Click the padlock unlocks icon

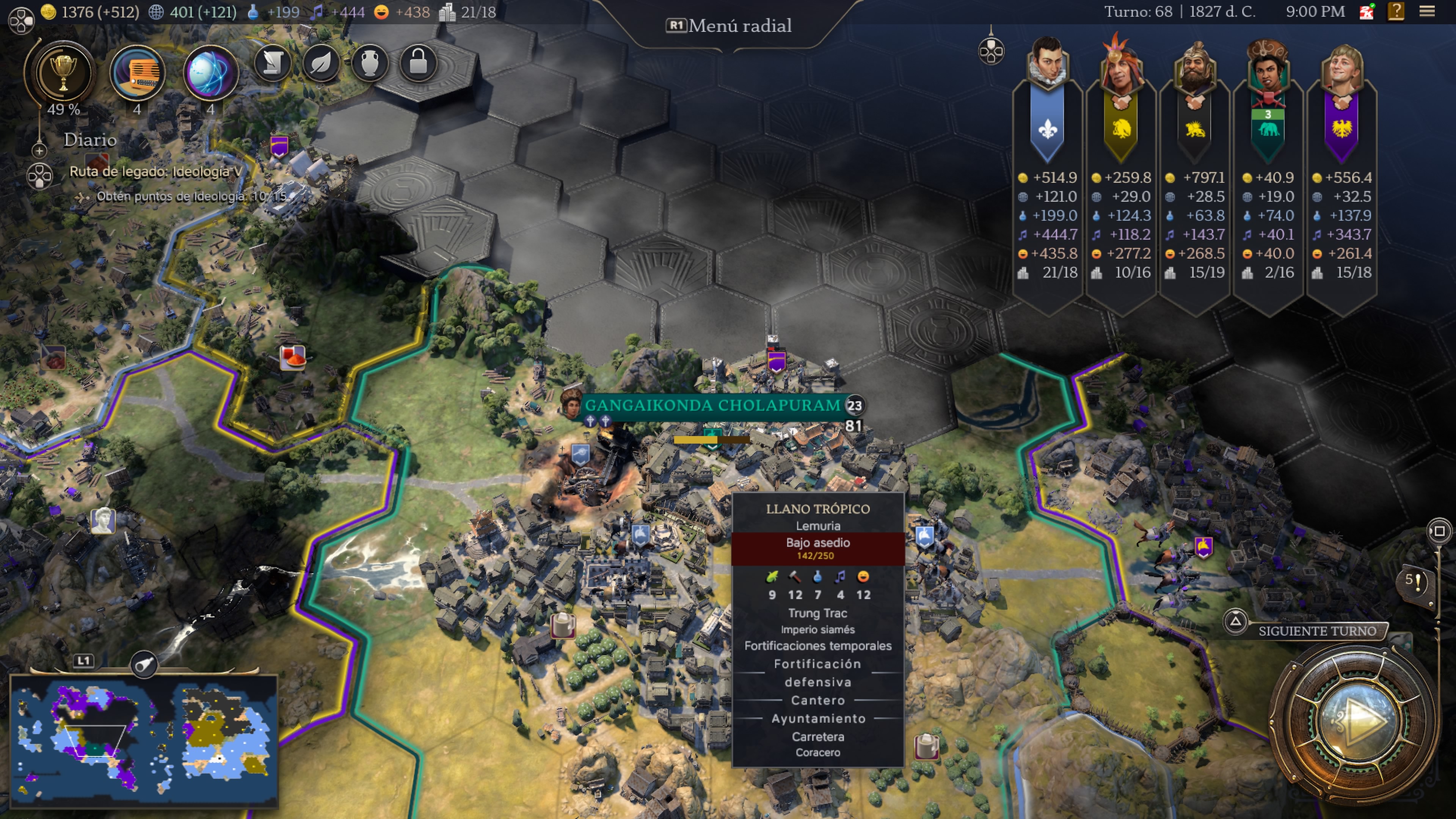[x=418, y=63]
